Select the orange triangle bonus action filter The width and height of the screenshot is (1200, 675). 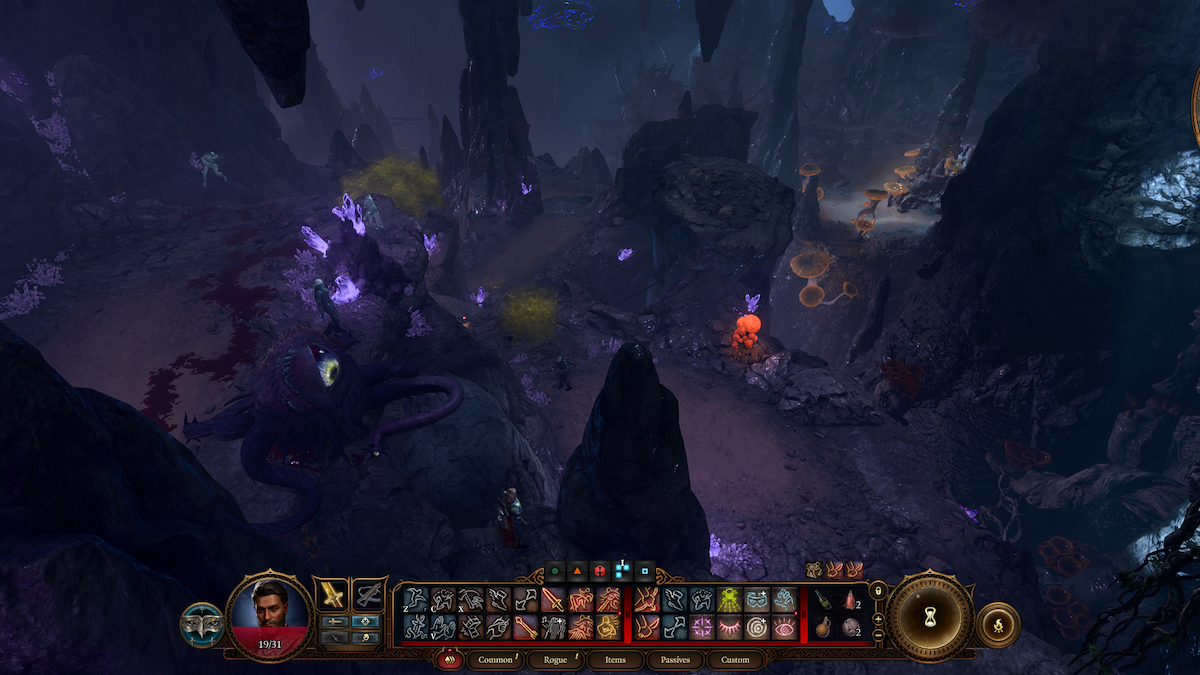576,571
